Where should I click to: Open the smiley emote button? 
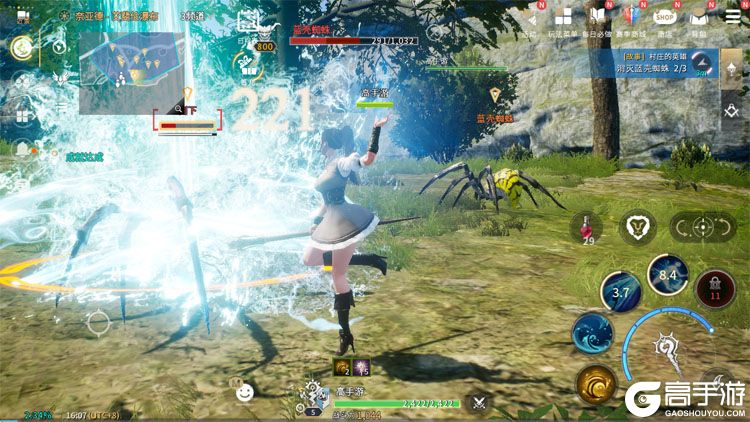coord(244,393)
